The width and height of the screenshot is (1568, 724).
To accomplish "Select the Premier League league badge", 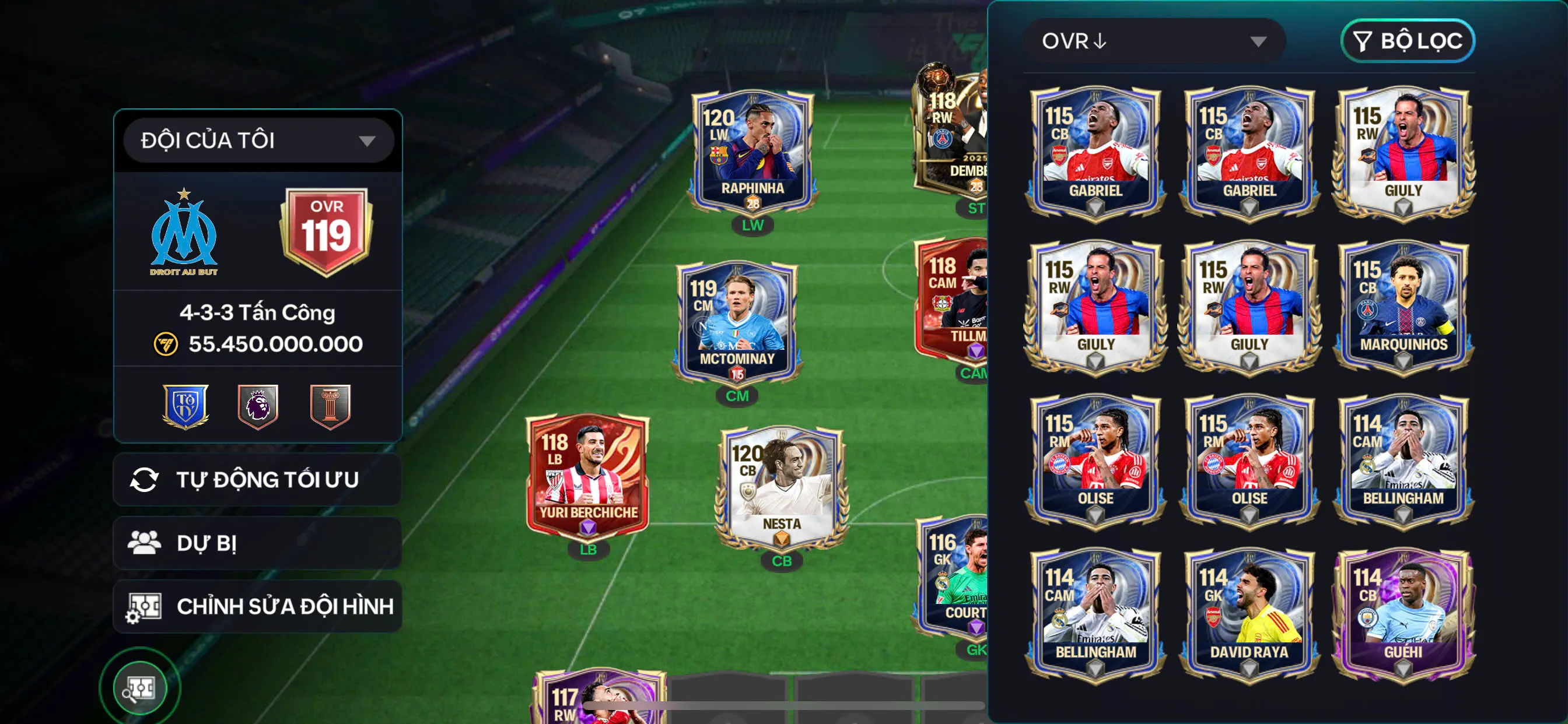I will pyautogui.click(x=258, y=407).
